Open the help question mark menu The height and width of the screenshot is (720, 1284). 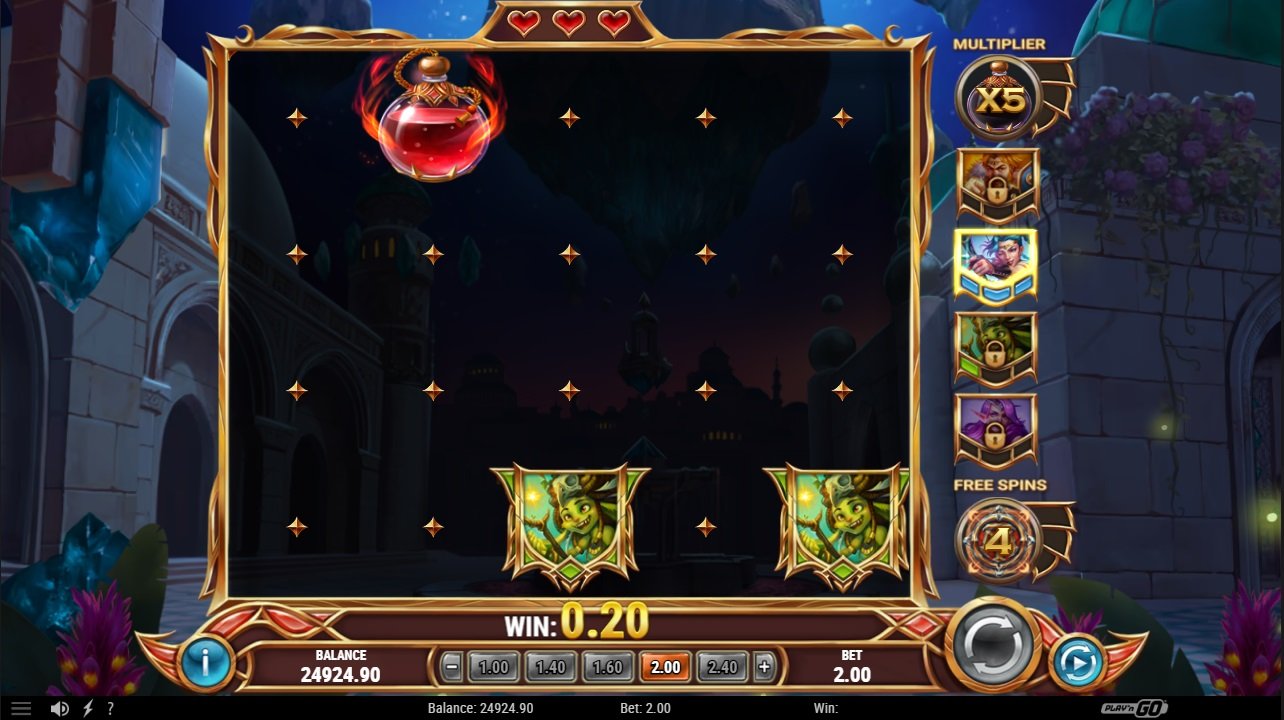111,708
